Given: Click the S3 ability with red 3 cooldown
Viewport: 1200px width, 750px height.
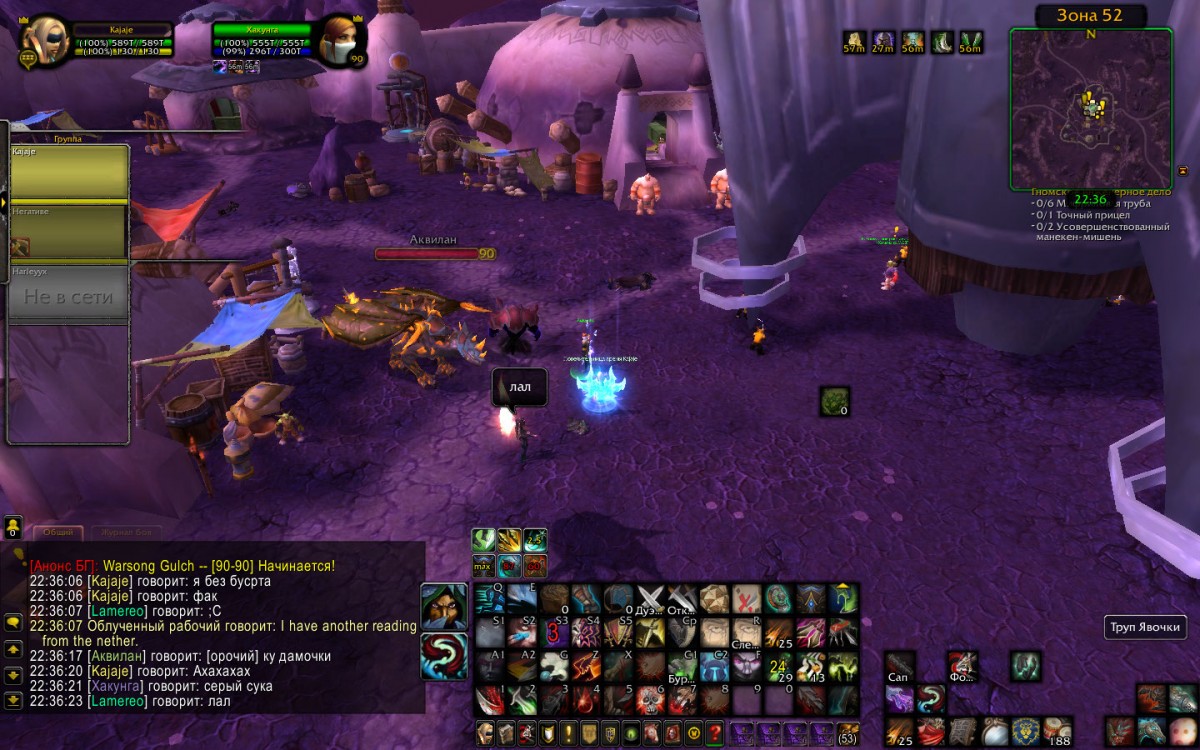Looking at the screenshot, I should pyautogui.click(x=555, y=632).
